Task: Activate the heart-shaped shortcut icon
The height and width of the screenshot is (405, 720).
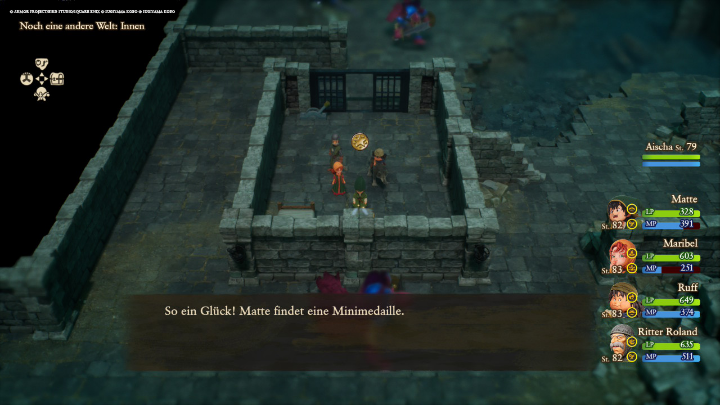Action: [42, 63]
